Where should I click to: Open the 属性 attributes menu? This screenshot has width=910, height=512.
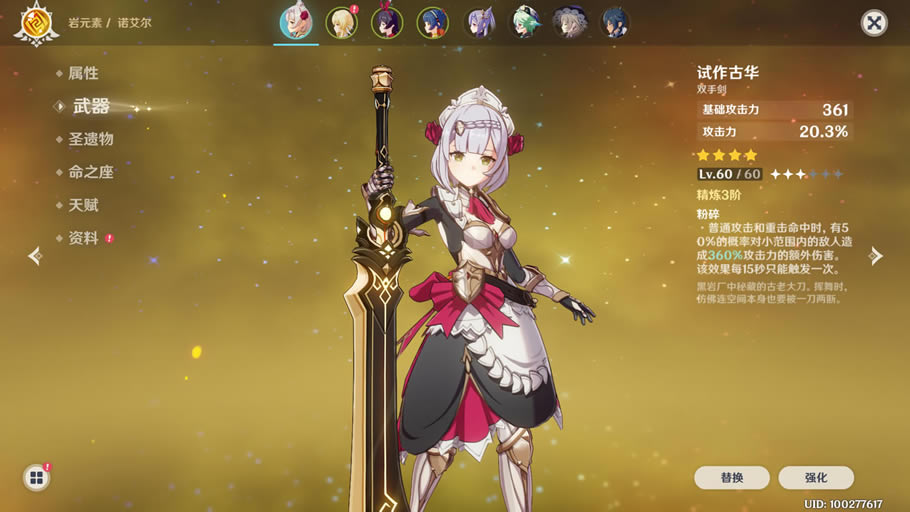(x=83, y=74)
